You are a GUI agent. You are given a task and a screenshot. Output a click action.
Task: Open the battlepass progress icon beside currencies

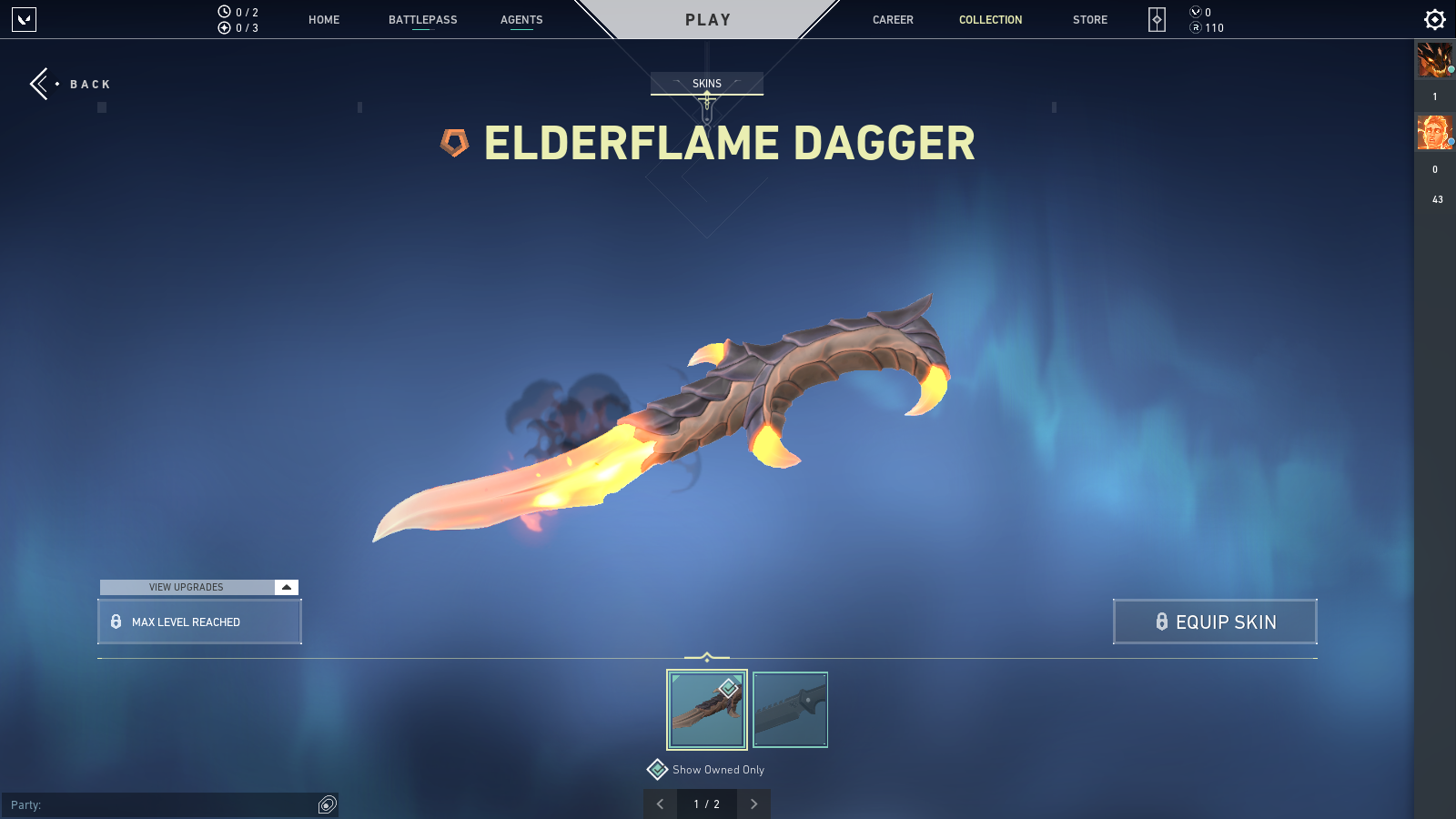coord(1156,19)
